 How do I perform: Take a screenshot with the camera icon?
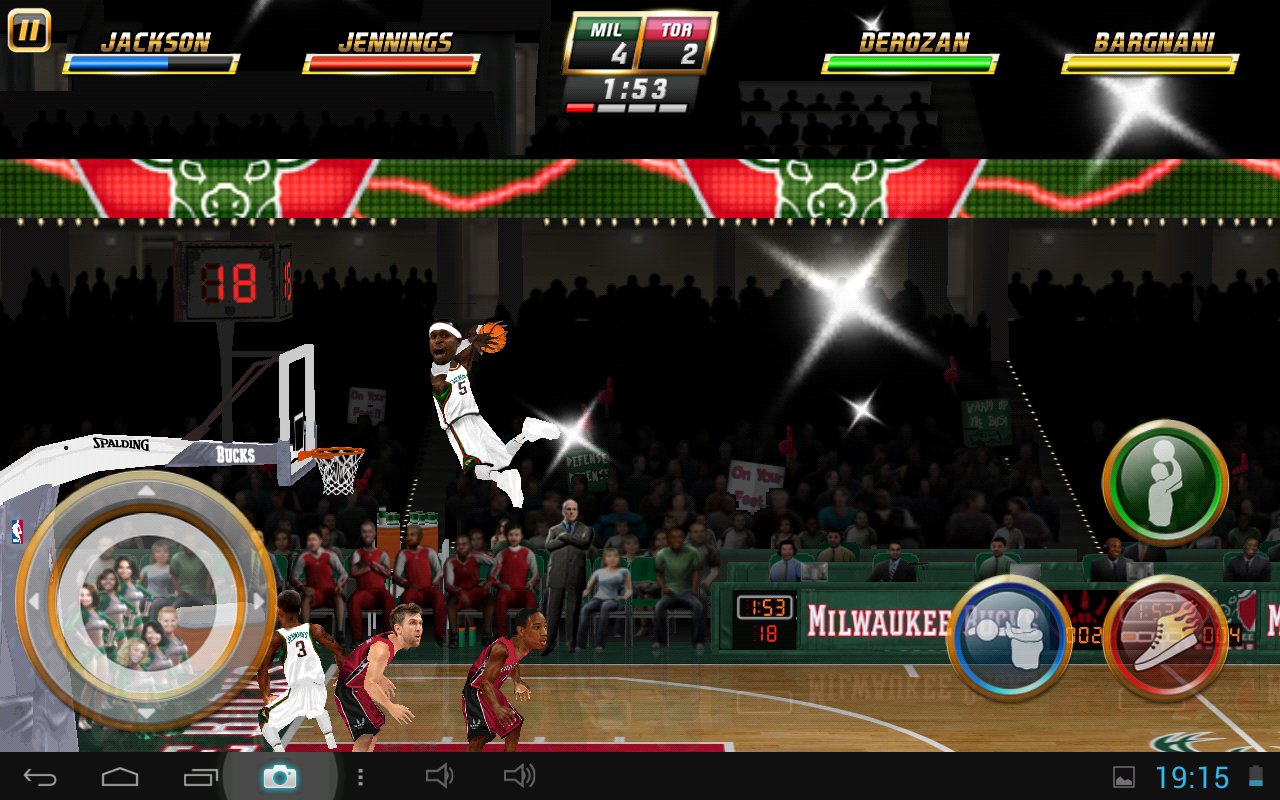(279, 776)
